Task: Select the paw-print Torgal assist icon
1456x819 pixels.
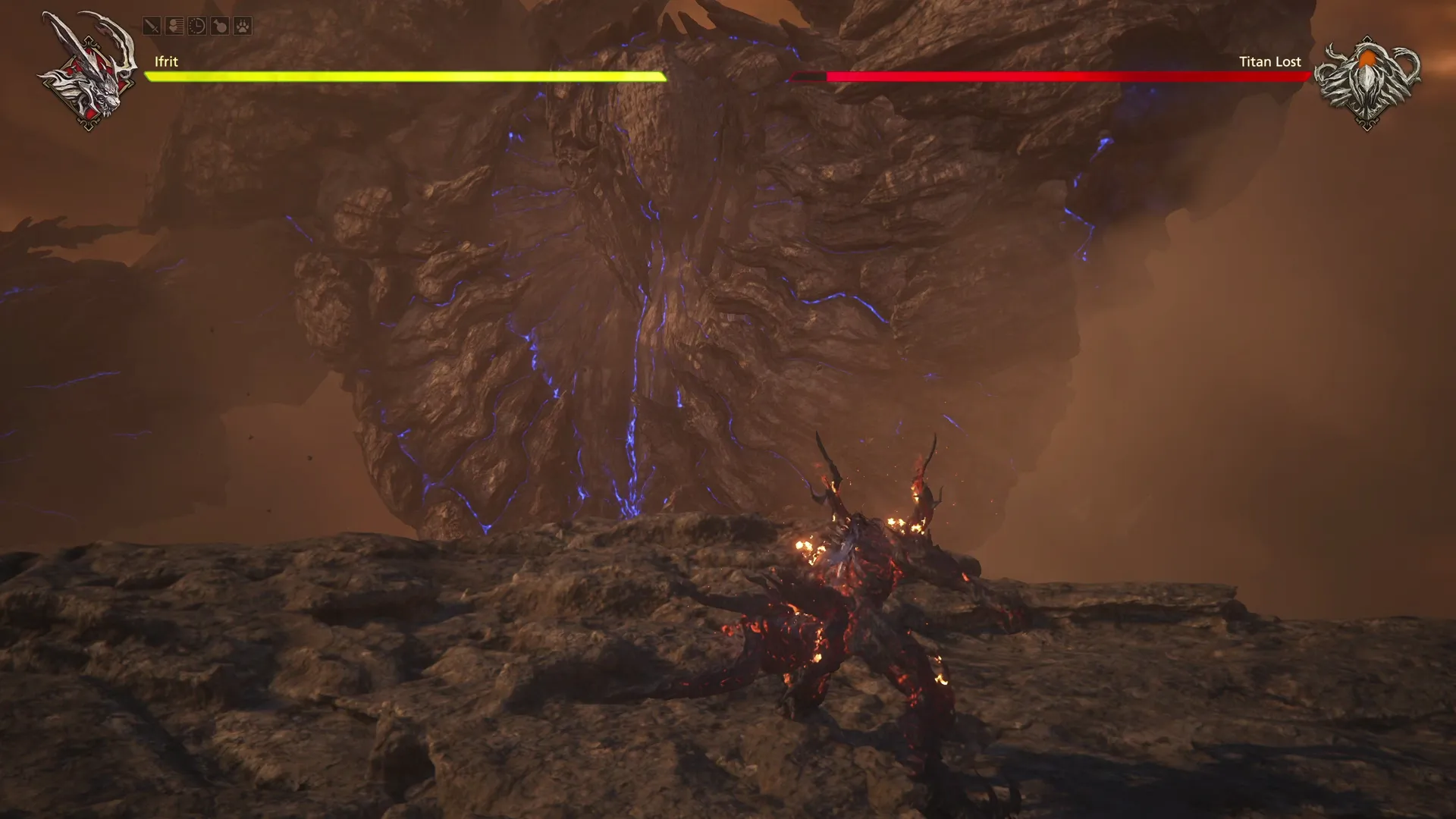Action: click(243, 25)
